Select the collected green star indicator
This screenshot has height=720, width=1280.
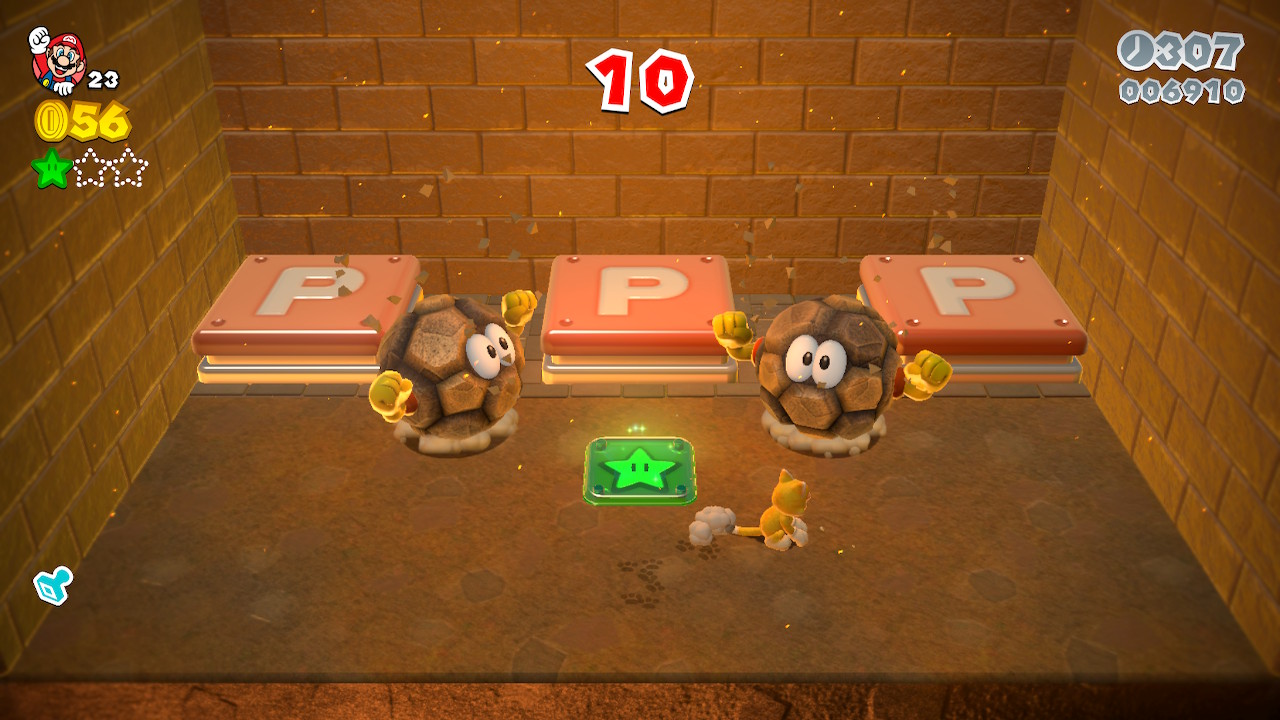(51, 168)
